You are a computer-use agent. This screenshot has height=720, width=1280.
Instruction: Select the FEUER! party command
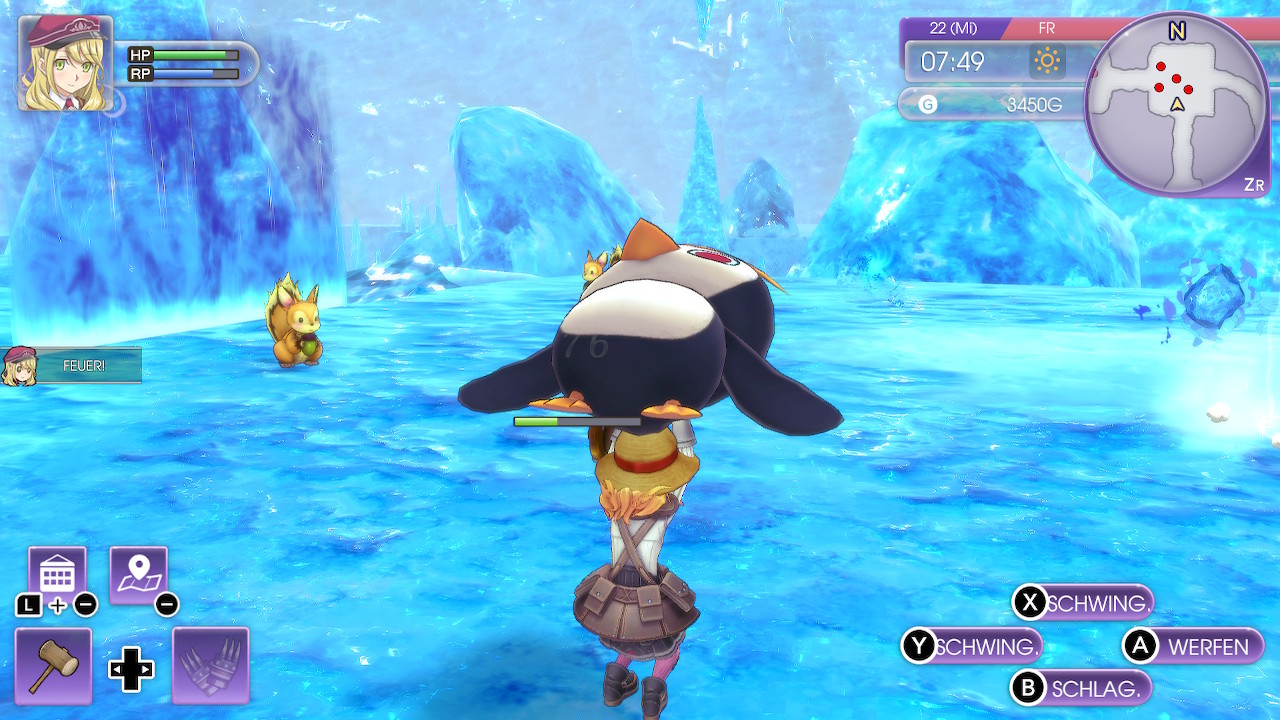pos(72,366)
